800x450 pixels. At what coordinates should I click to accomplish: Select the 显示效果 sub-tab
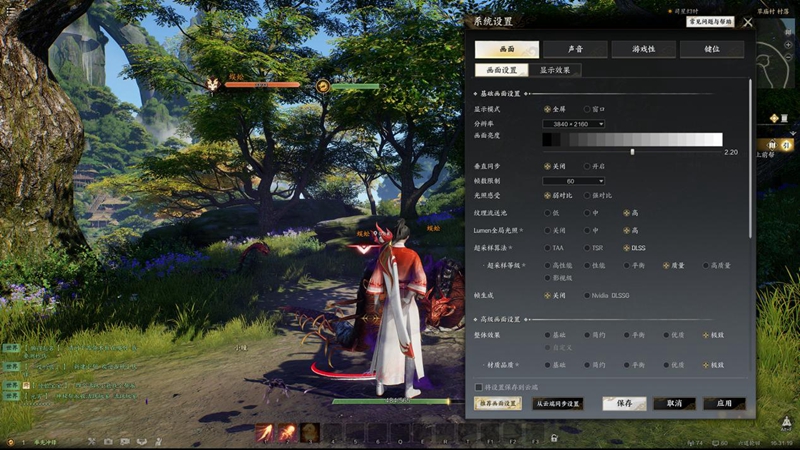point(555,70)
